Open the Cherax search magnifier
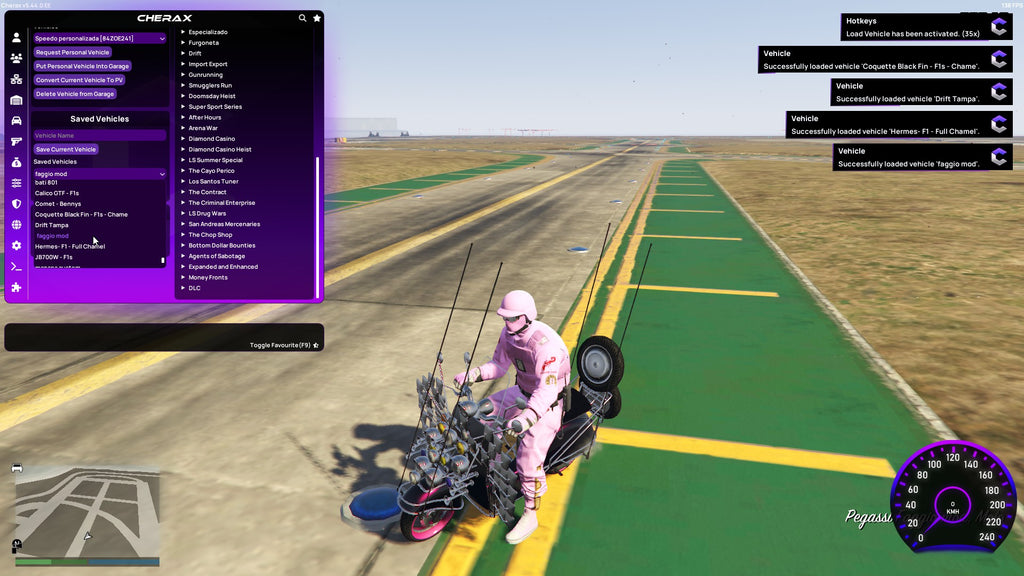1024x576 pixels. (303, 18)
